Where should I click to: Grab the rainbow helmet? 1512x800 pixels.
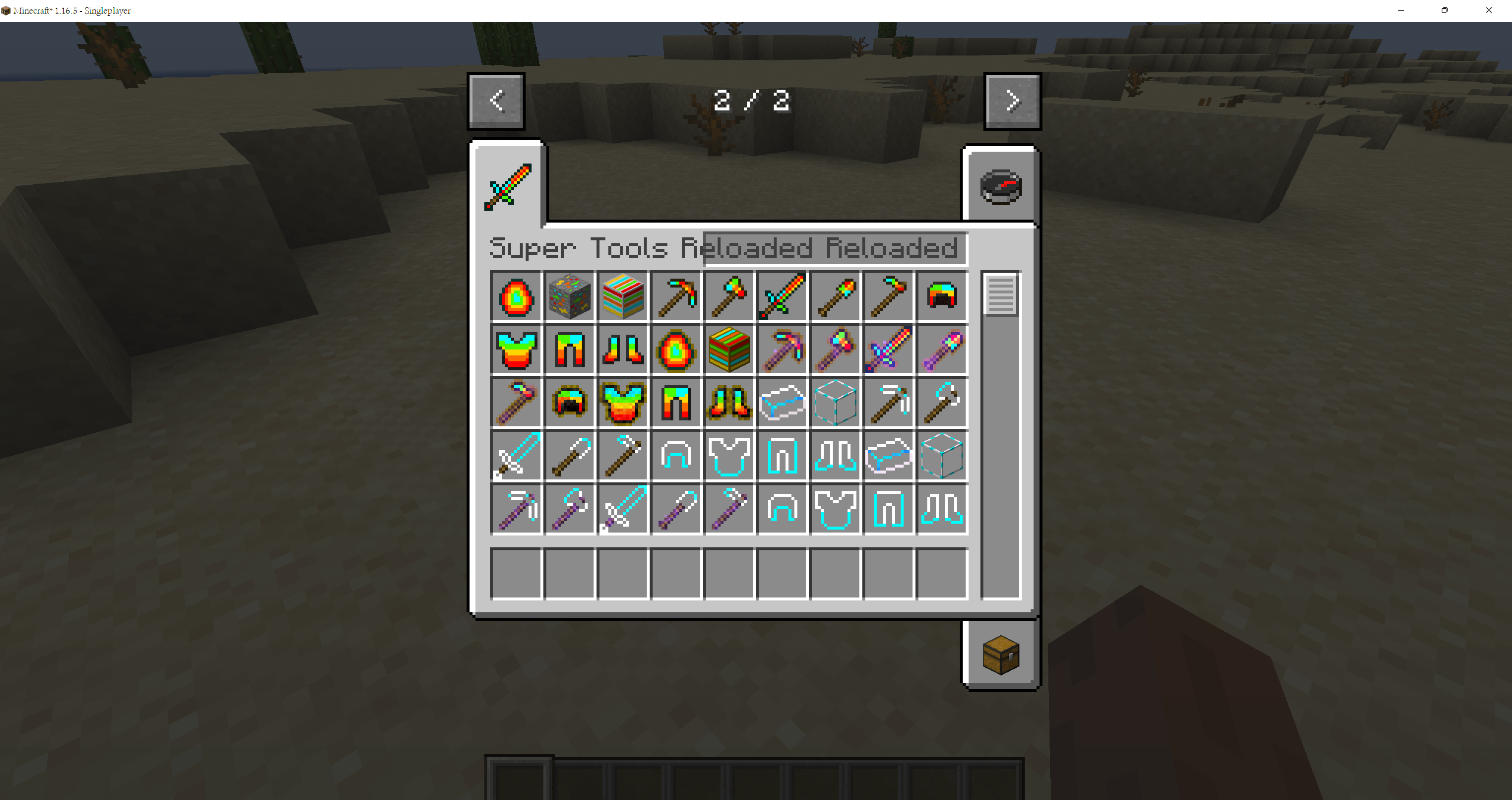(x=941, y=296)
